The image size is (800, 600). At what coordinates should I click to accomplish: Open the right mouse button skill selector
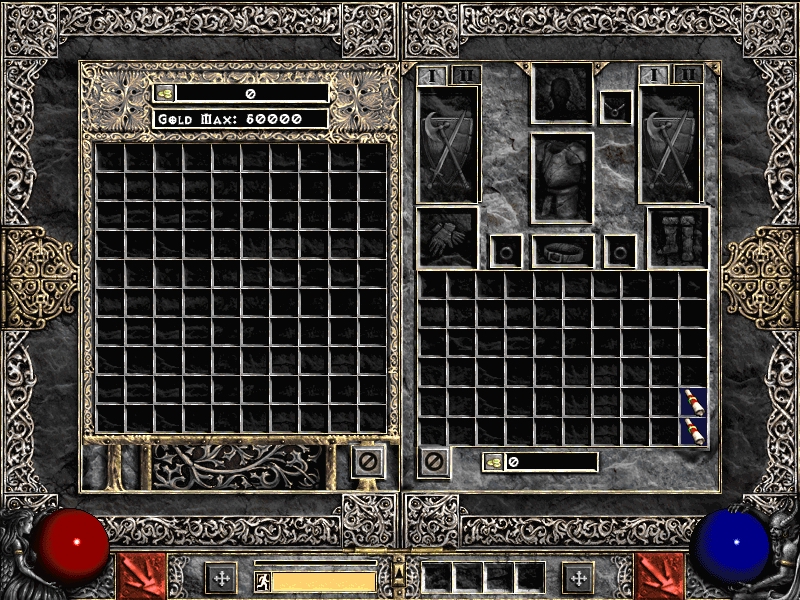(660, 576)
